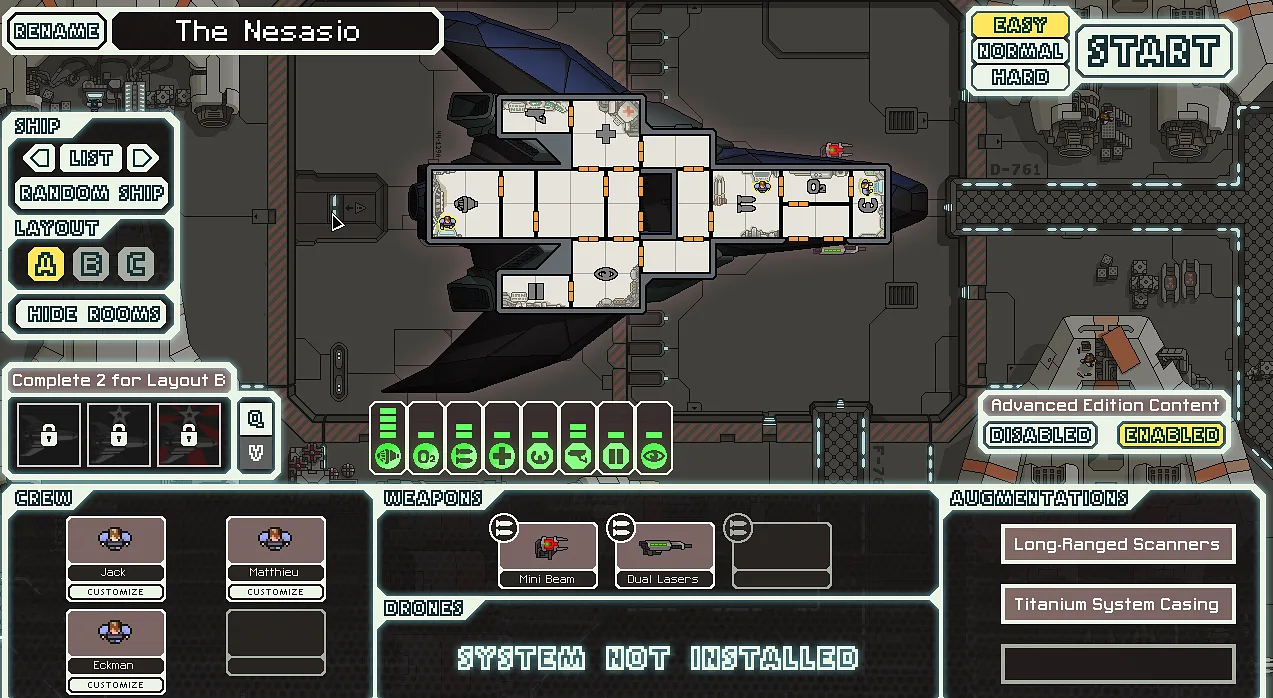Viewport: 1273px width, 698px height.
Task: Select the Dual Lasers weapon slot
Action: pos(663,554)
